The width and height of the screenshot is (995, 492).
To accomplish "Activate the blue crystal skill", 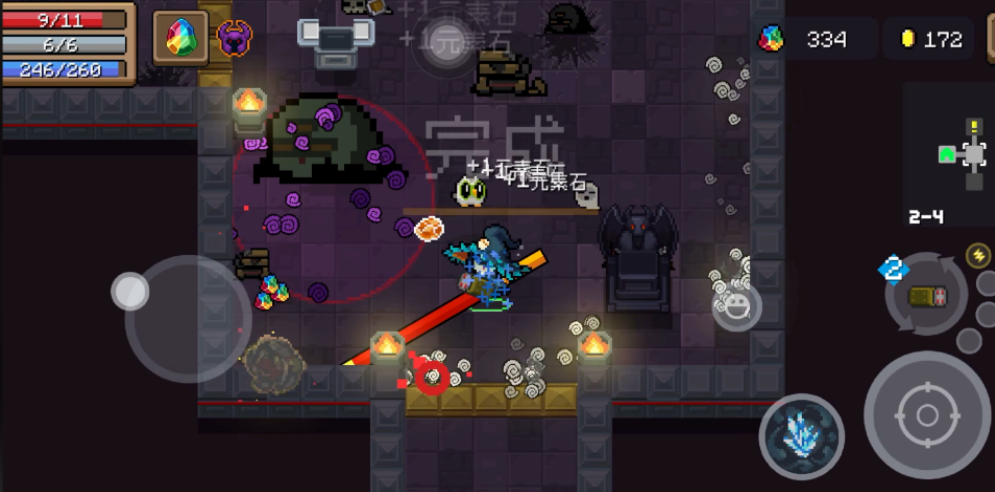I will coord(801,436).
